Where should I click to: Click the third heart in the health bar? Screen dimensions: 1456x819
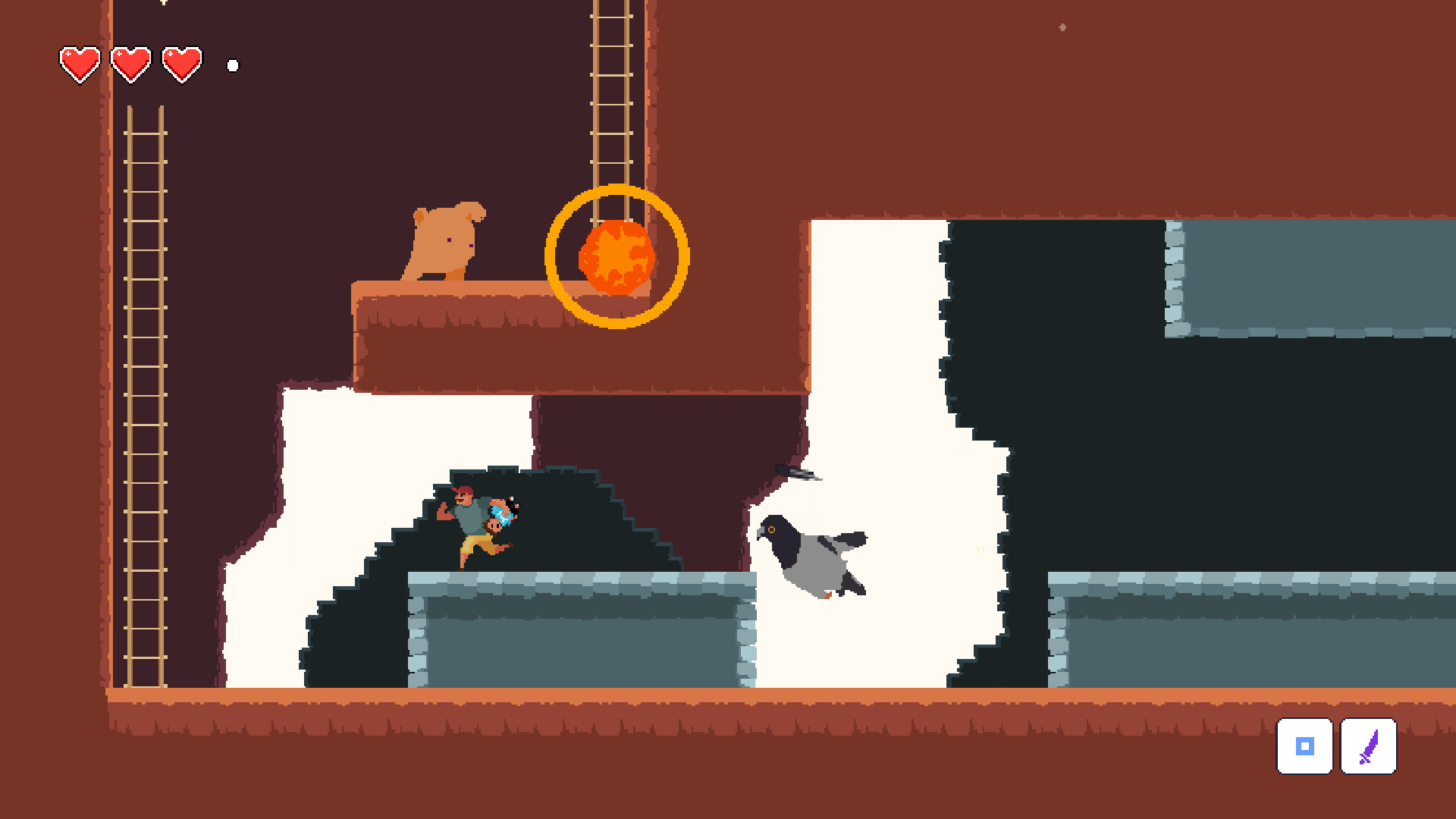click(180, 63)
